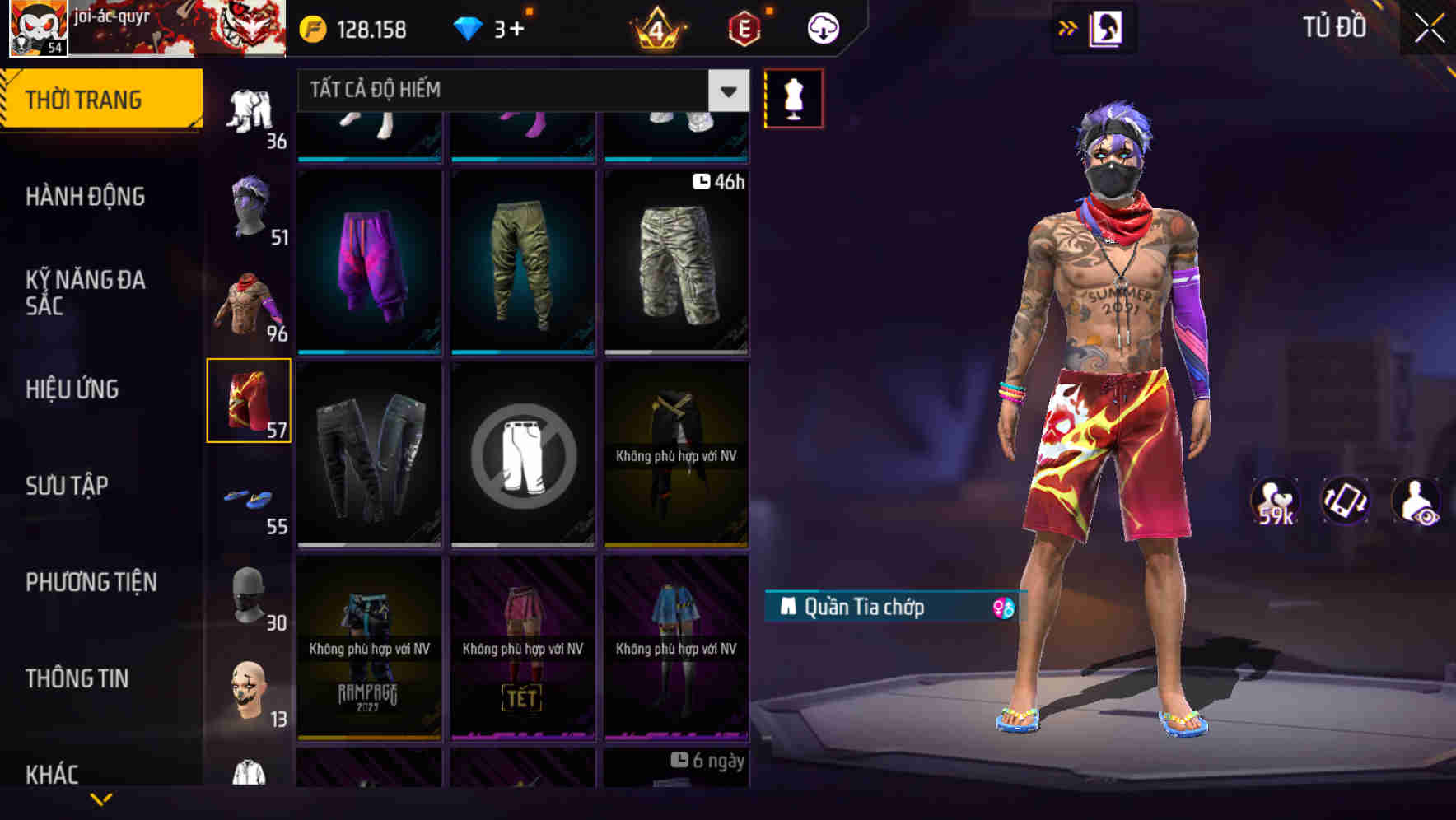Image resolution: width=1456 pixels, height=820 pixels.
Task: Collapse the sidebar with the bottom chevron
Action: (101, 798)
